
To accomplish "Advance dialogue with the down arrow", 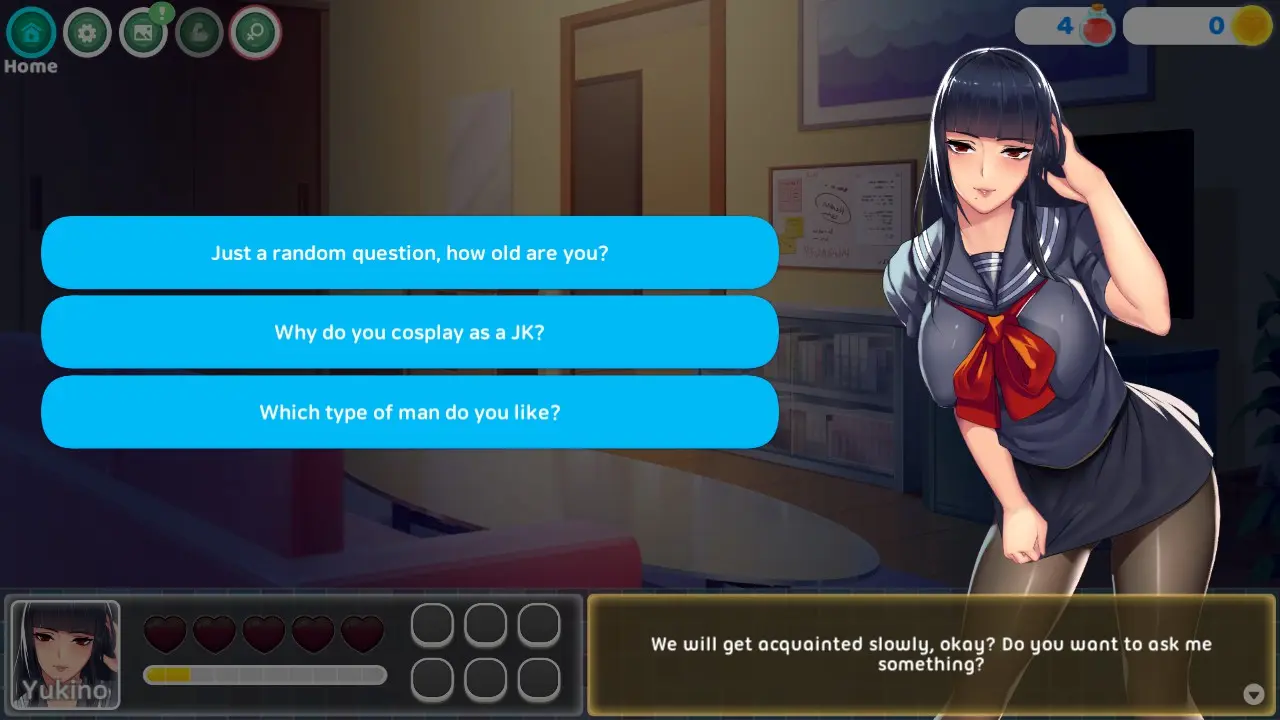I will coord(1253,694).
